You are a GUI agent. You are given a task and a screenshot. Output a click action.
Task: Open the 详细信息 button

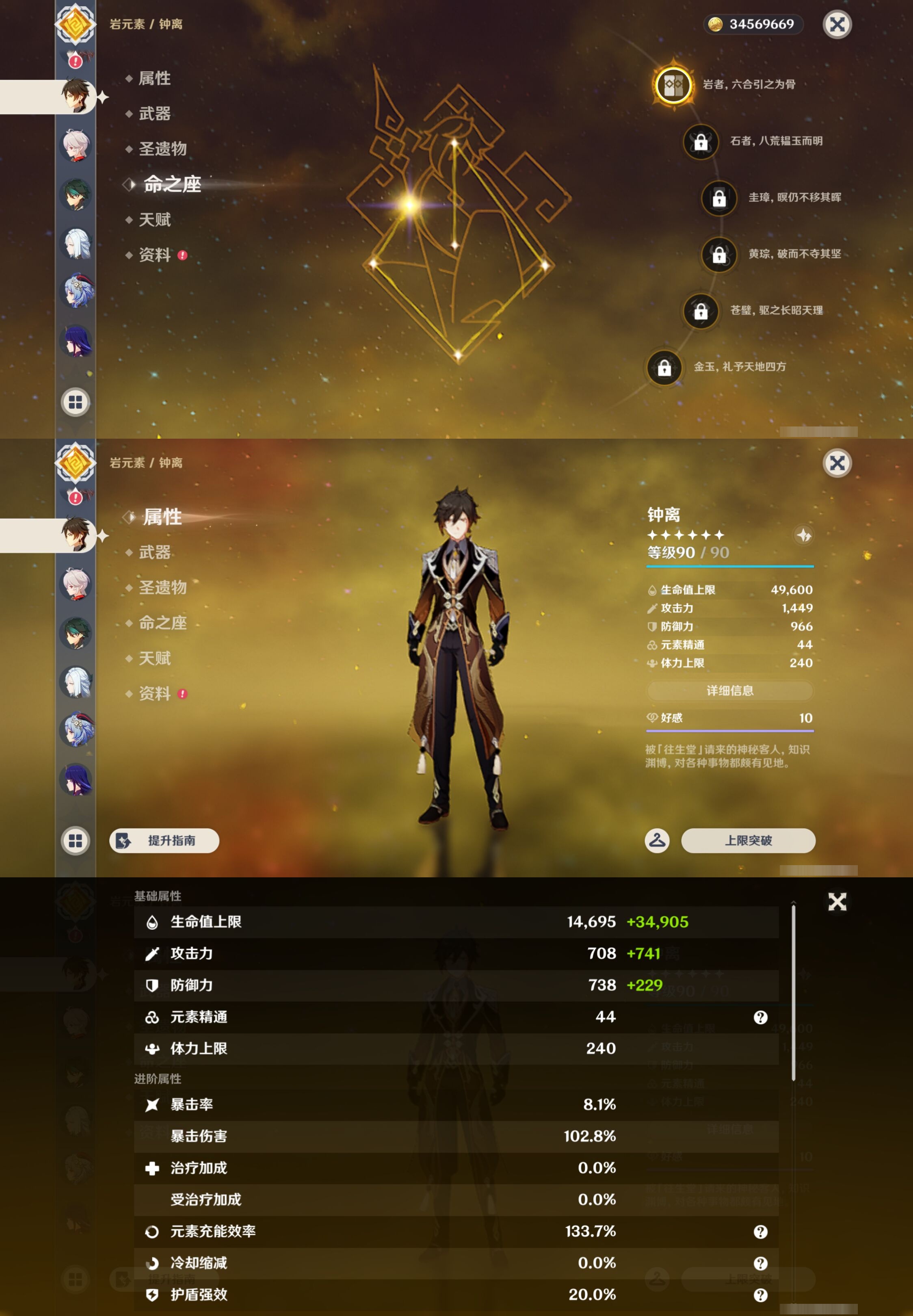click(x=730, y=691)
